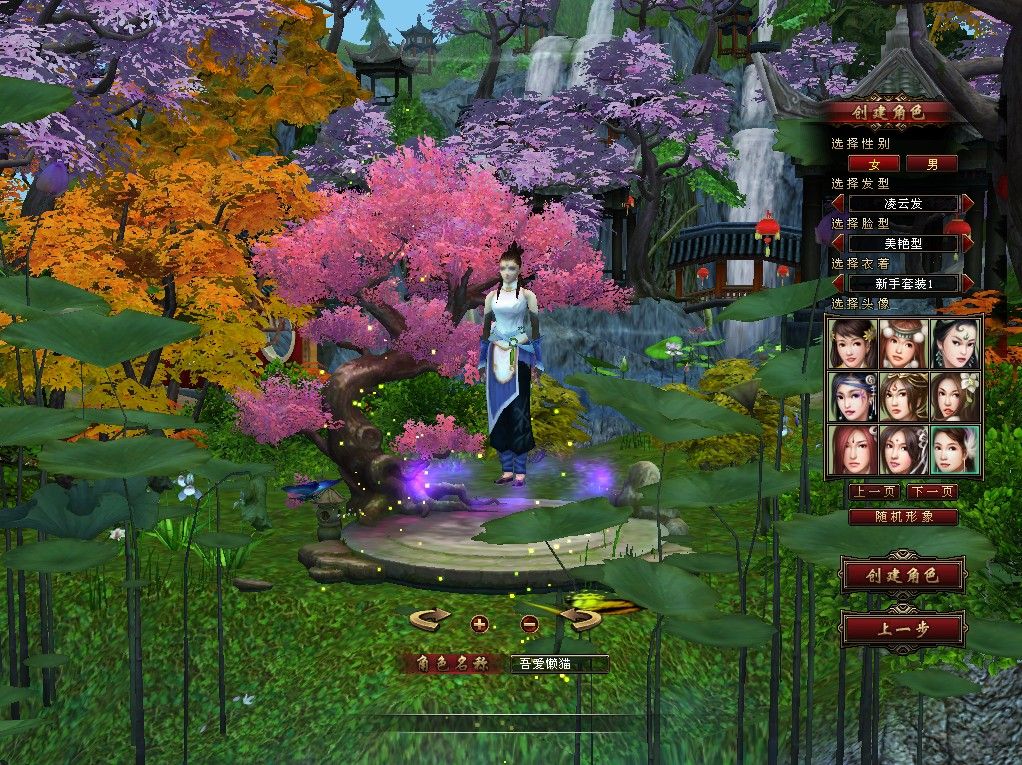Select the male (男) gender button

[x=932, y=163]
